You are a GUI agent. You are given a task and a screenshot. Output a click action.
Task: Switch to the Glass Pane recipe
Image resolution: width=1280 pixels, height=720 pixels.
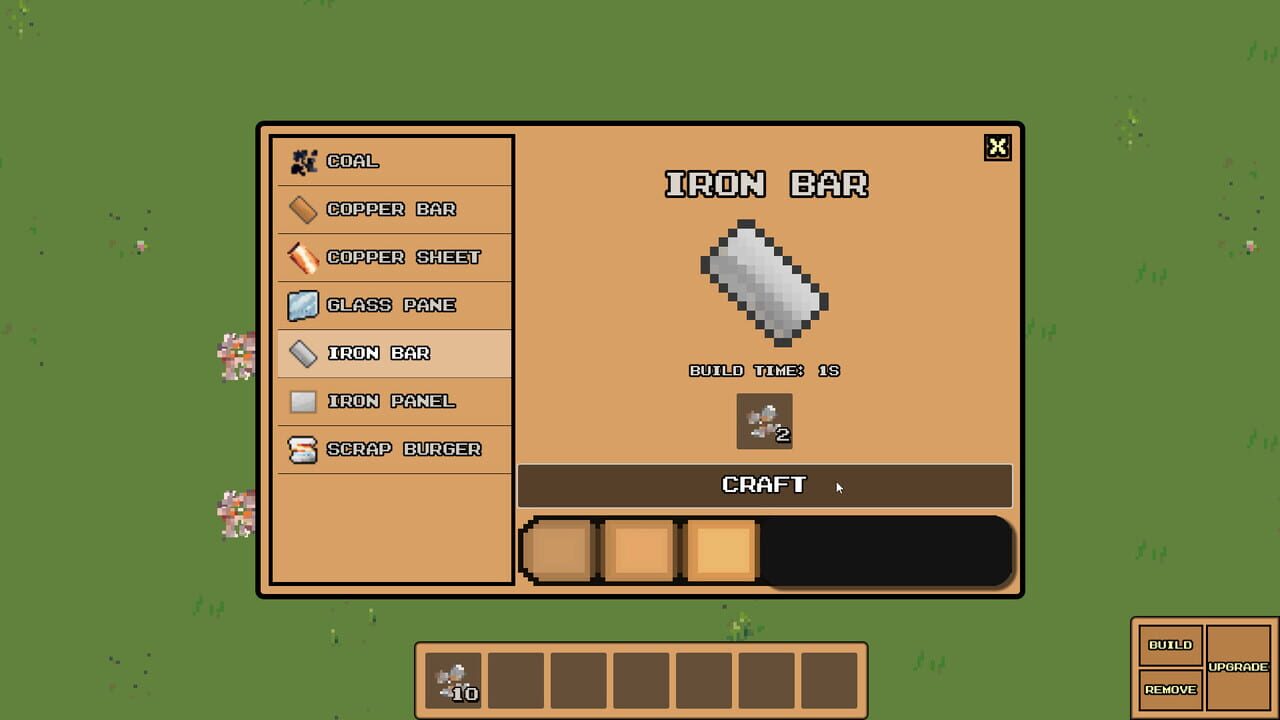(x=390, y=304)
